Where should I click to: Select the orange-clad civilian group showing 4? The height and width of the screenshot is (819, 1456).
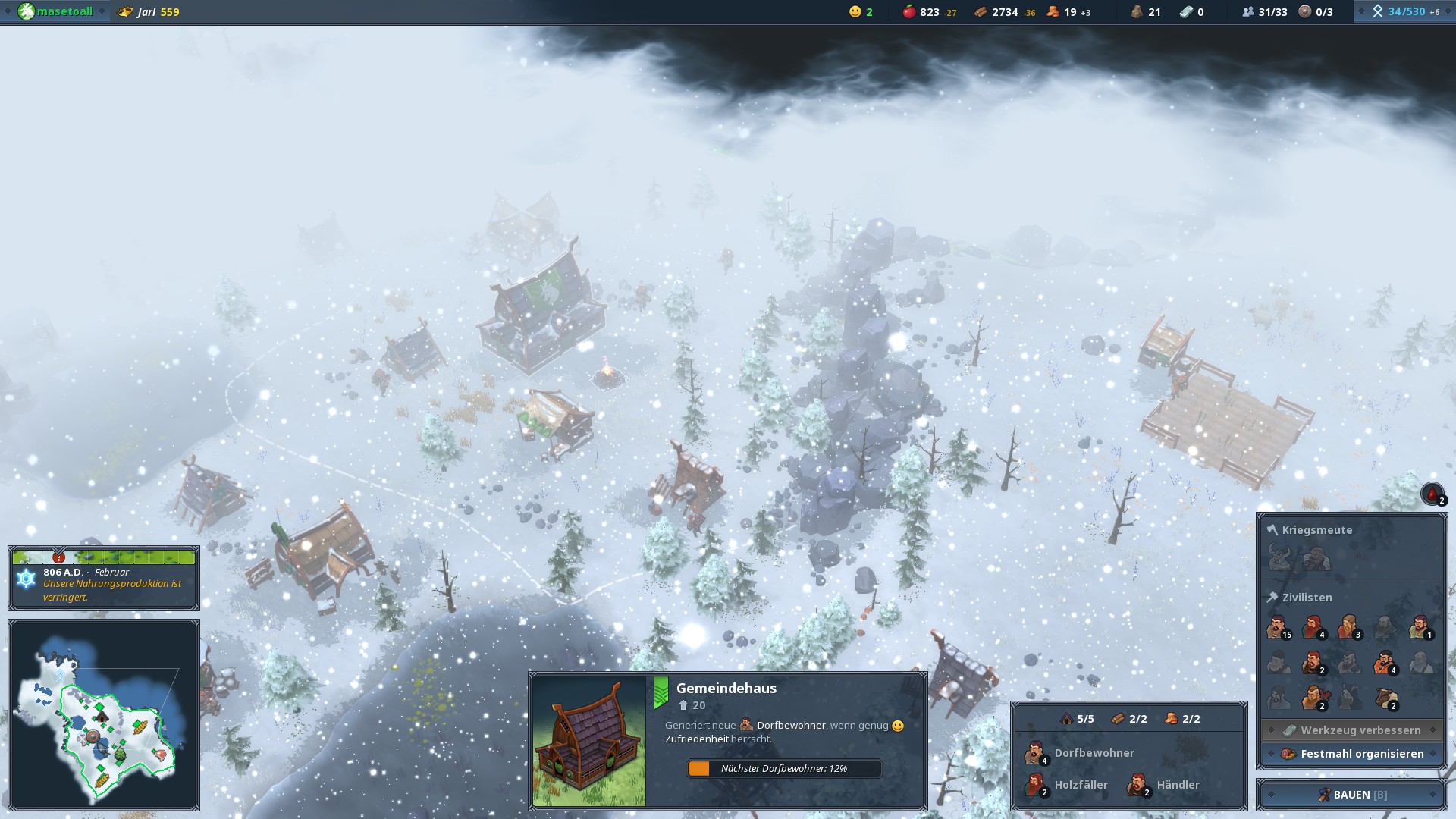point(1385,664)
